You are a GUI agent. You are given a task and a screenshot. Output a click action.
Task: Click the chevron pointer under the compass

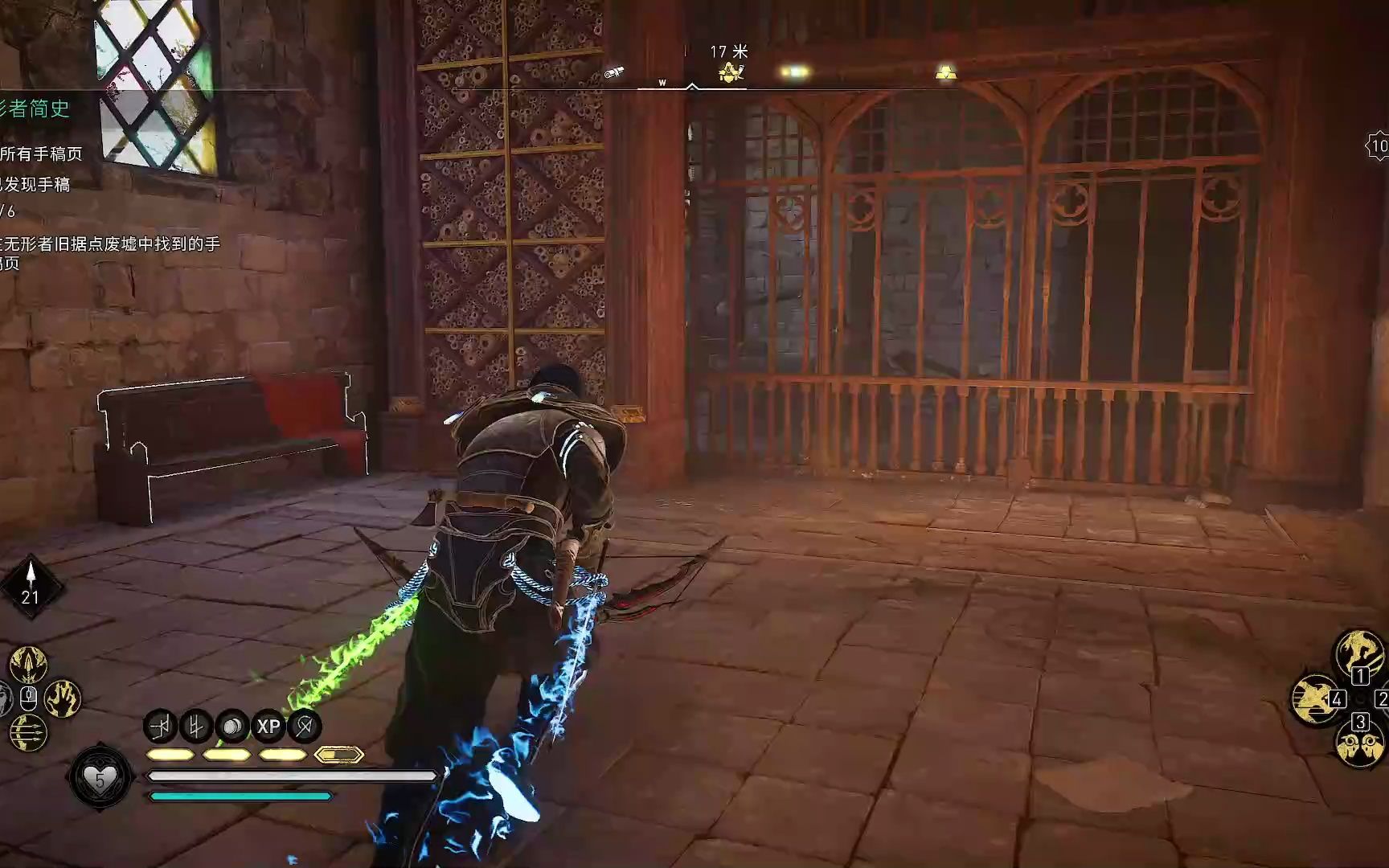tap(692, 86)
